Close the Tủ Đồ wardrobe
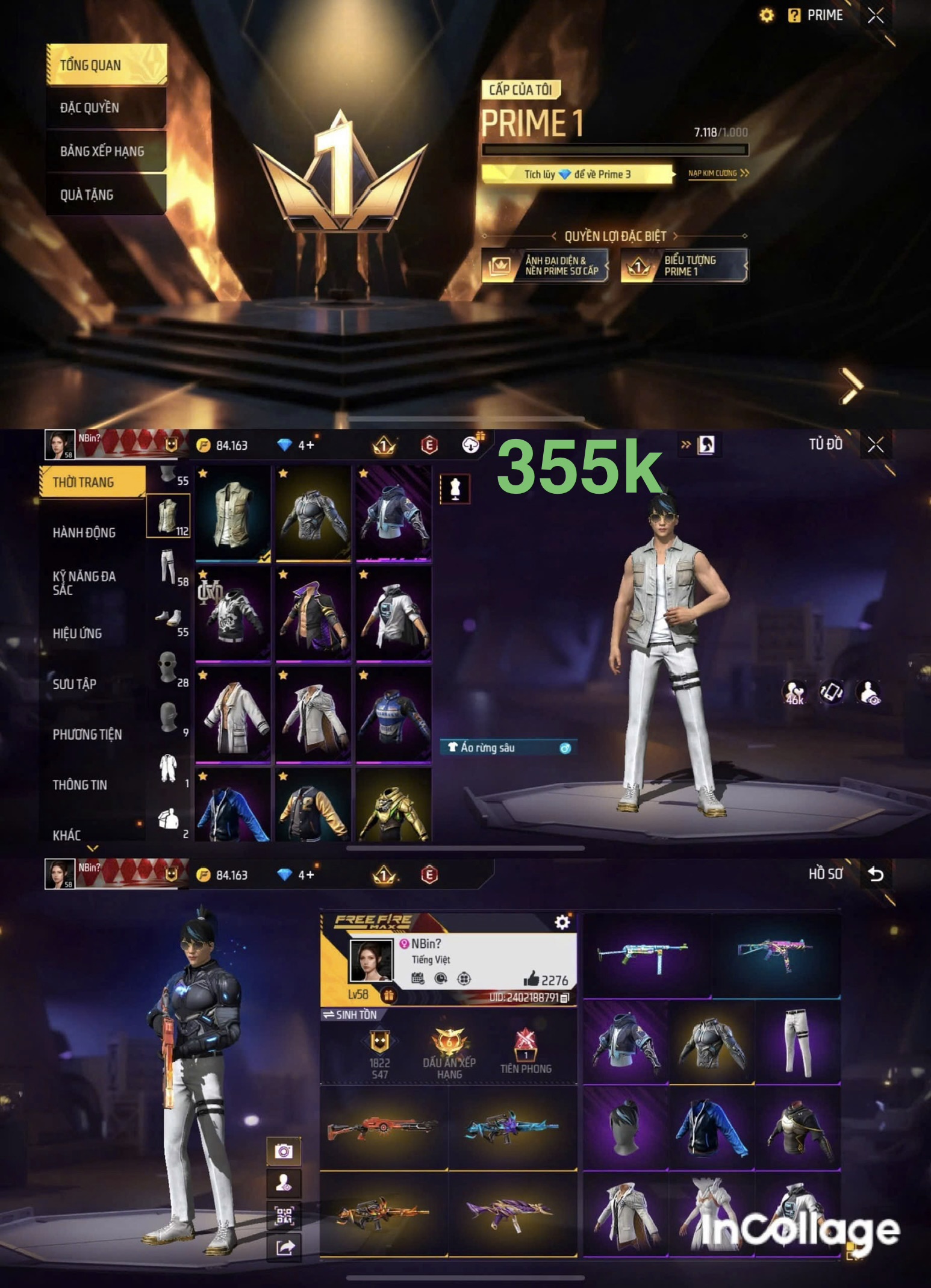This screenshot has width=931, height=1288. [875, 445]
